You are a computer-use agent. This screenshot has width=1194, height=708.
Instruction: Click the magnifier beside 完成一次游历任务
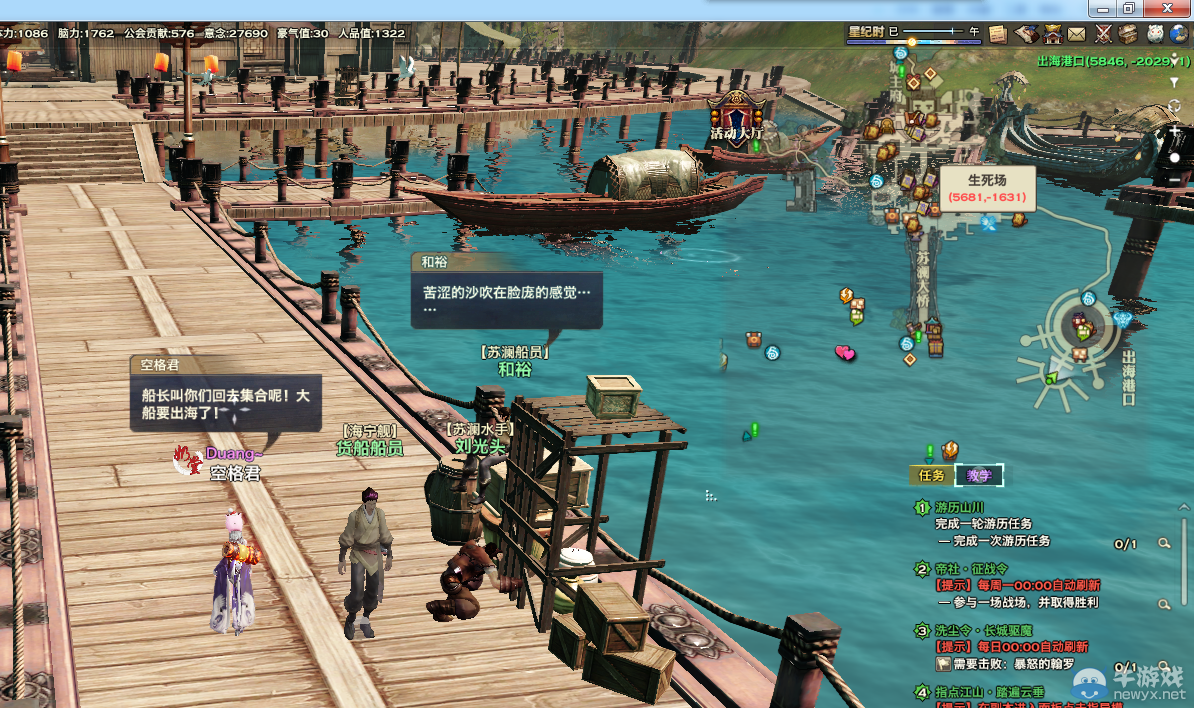tap(1165, 543)
